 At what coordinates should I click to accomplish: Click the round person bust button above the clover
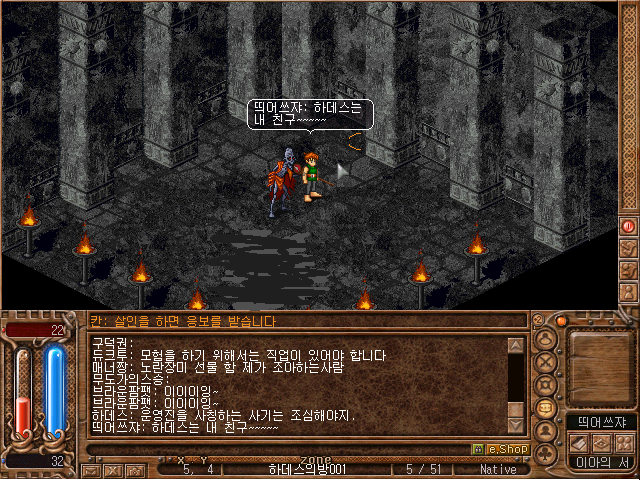[546, 431]
